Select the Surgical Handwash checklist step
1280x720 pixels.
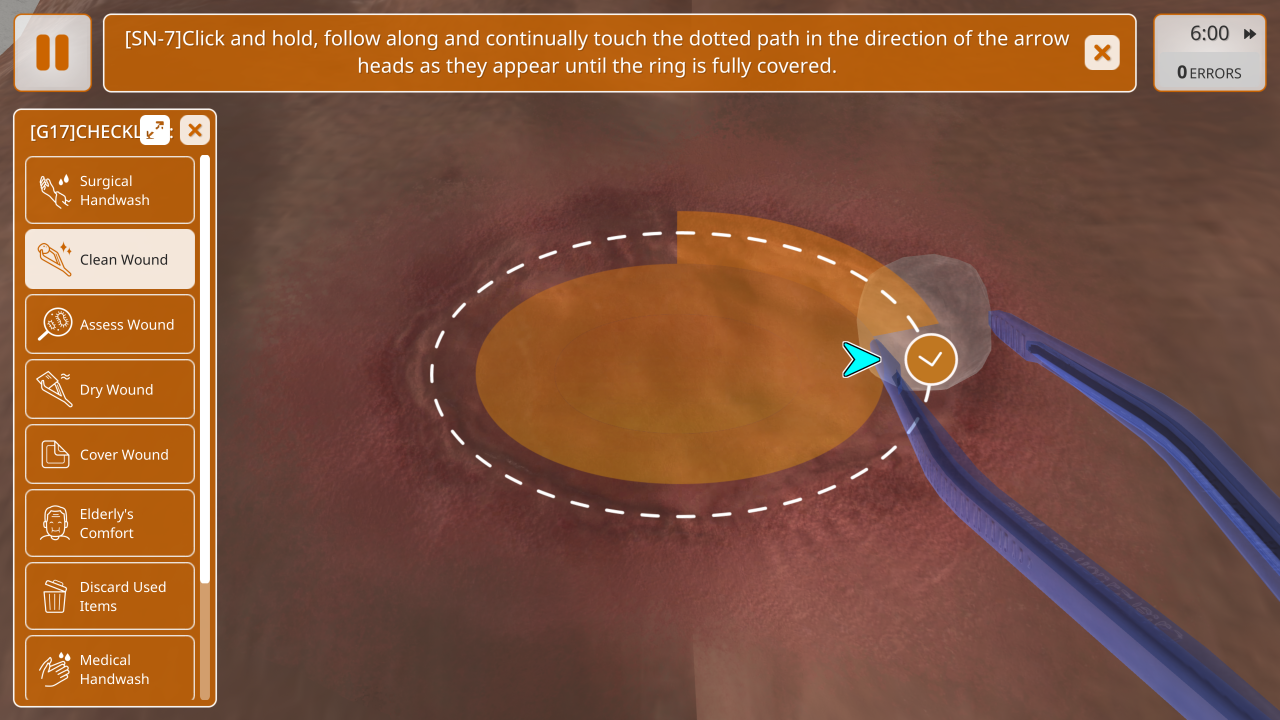(110, 190)
